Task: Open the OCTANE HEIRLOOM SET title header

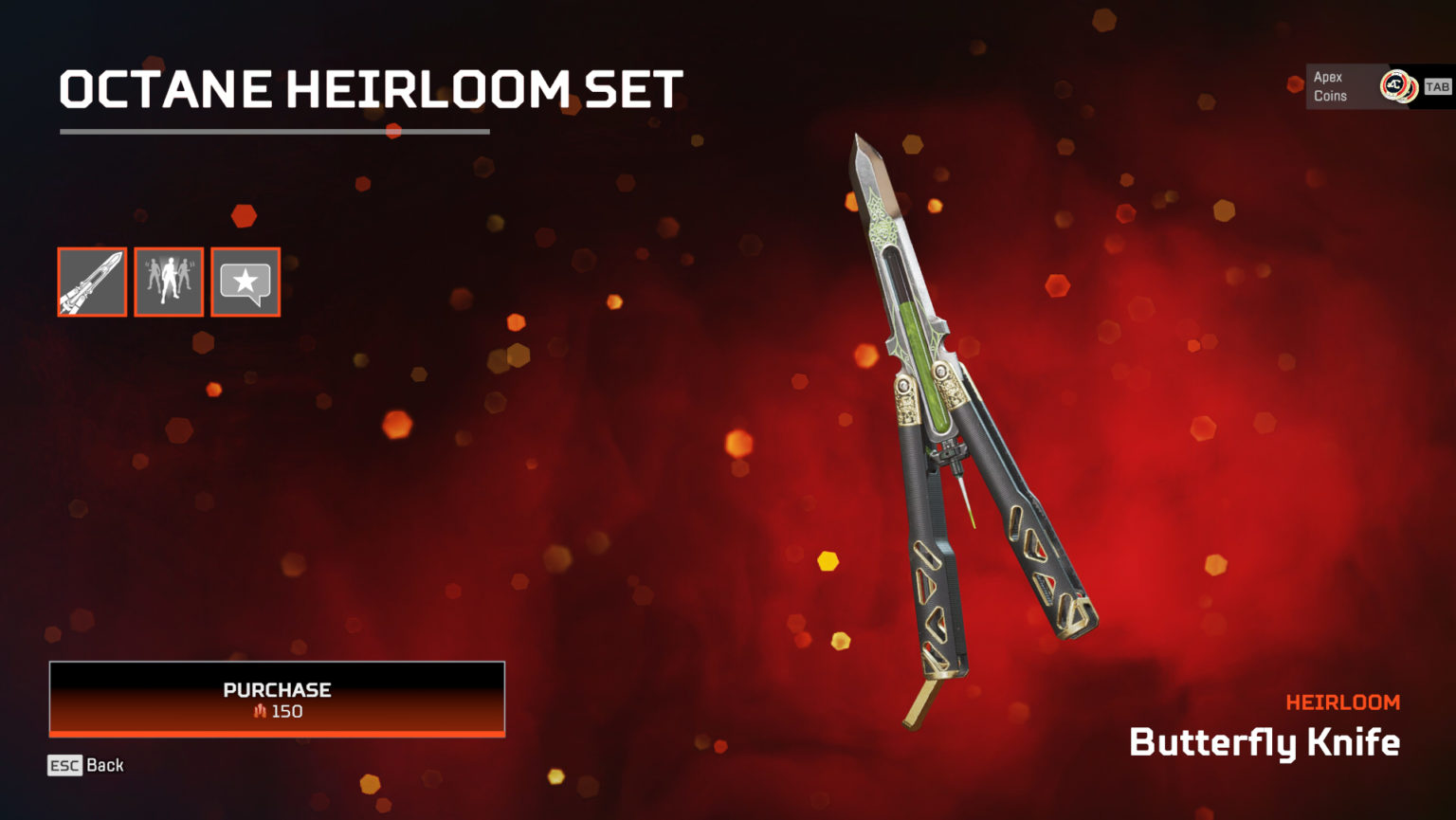Action: pyautogui.click(x=369, y=88)
